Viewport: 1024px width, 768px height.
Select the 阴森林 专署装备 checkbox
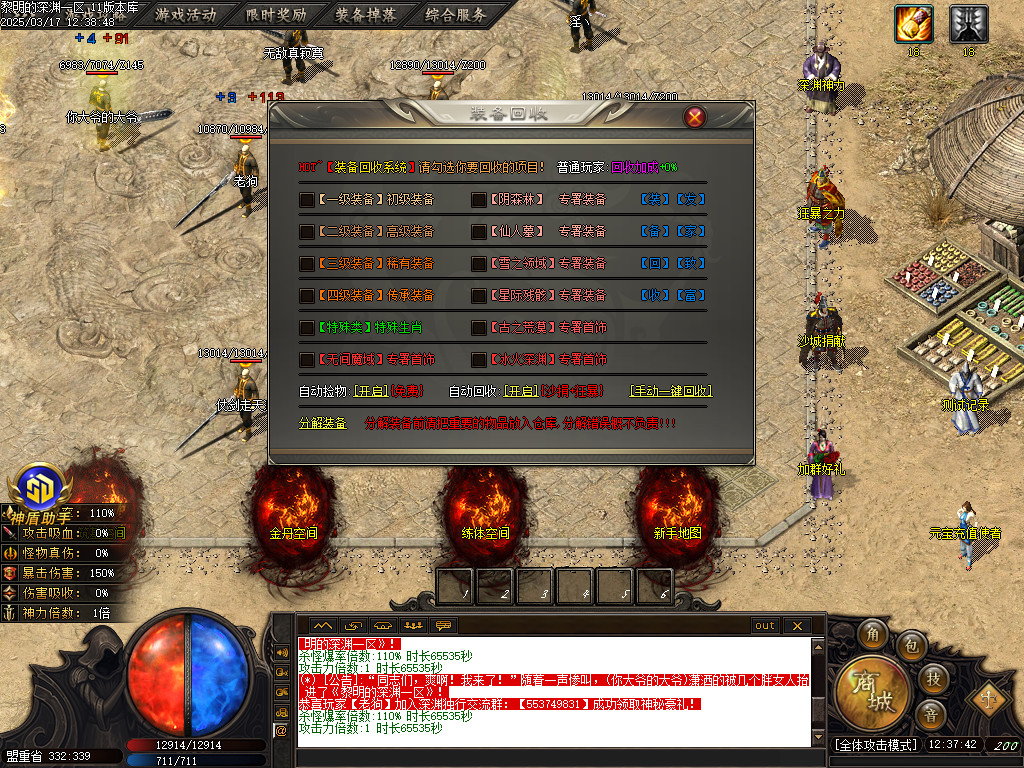tap(479, 200)
